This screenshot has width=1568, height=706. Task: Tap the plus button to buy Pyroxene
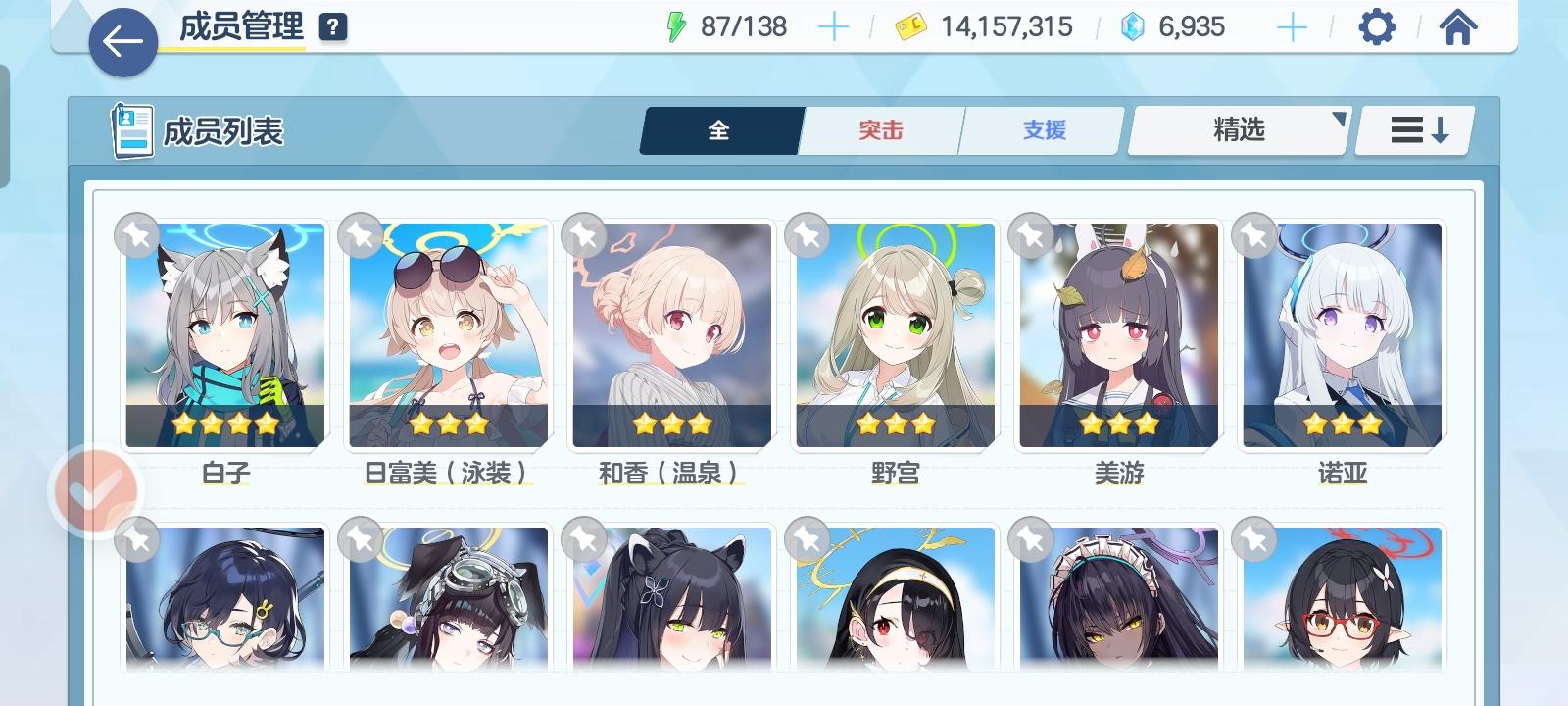[1293, 26]
